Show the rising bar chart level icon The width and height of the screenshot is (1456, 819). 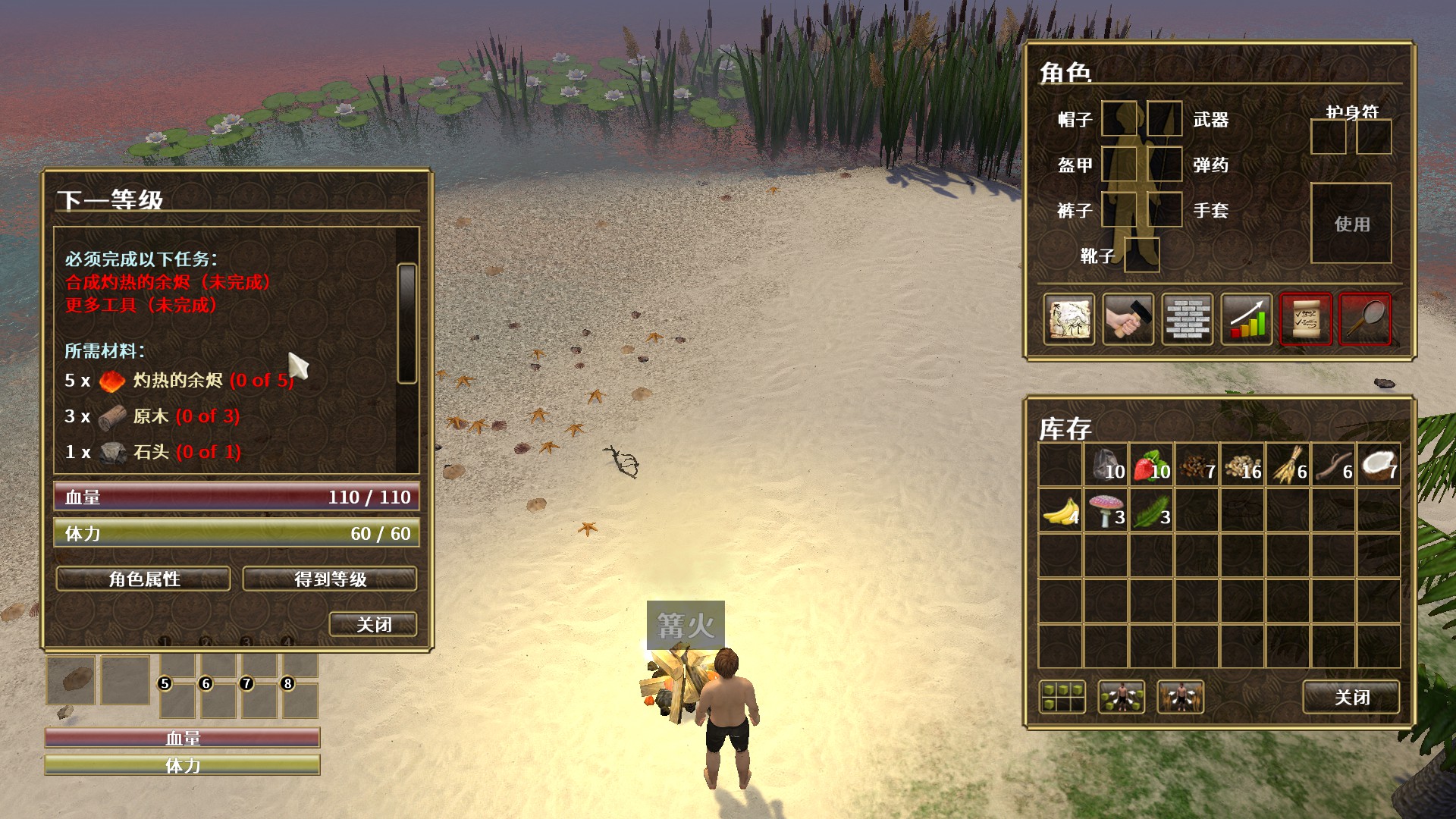pyautogui.click(x=1247, y=319)
